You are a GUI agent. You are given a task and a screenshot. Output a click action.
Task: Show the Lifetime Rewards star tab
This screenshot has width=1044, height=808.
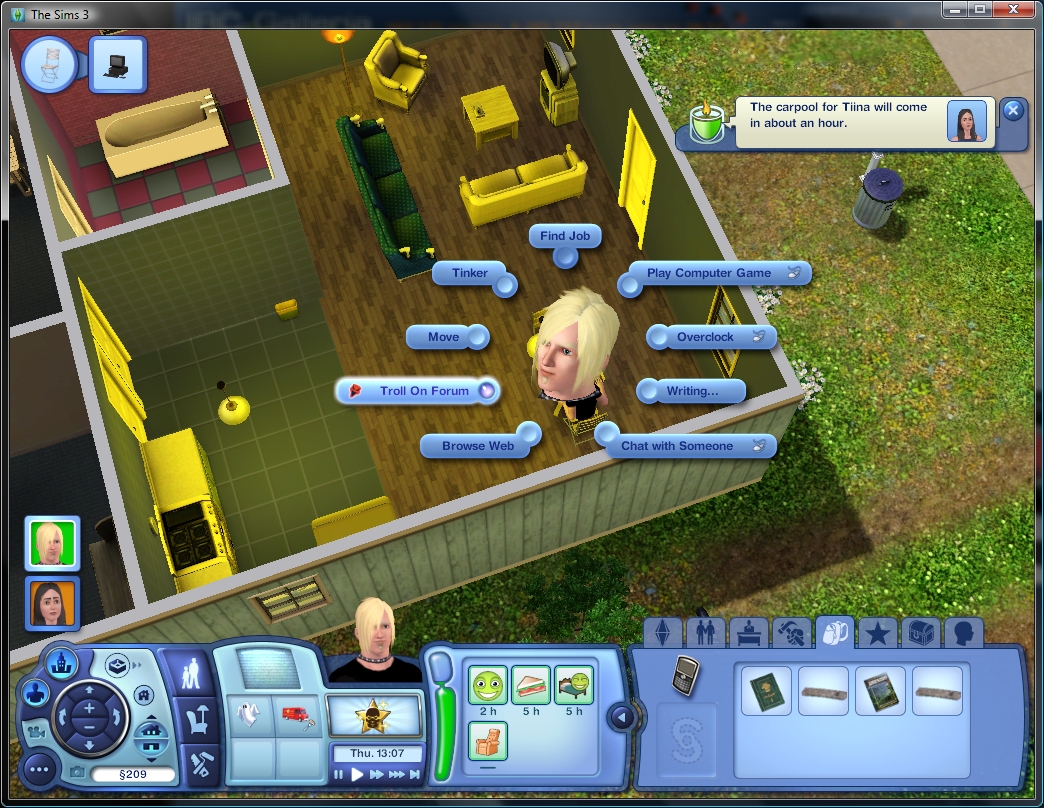[878, 633]
